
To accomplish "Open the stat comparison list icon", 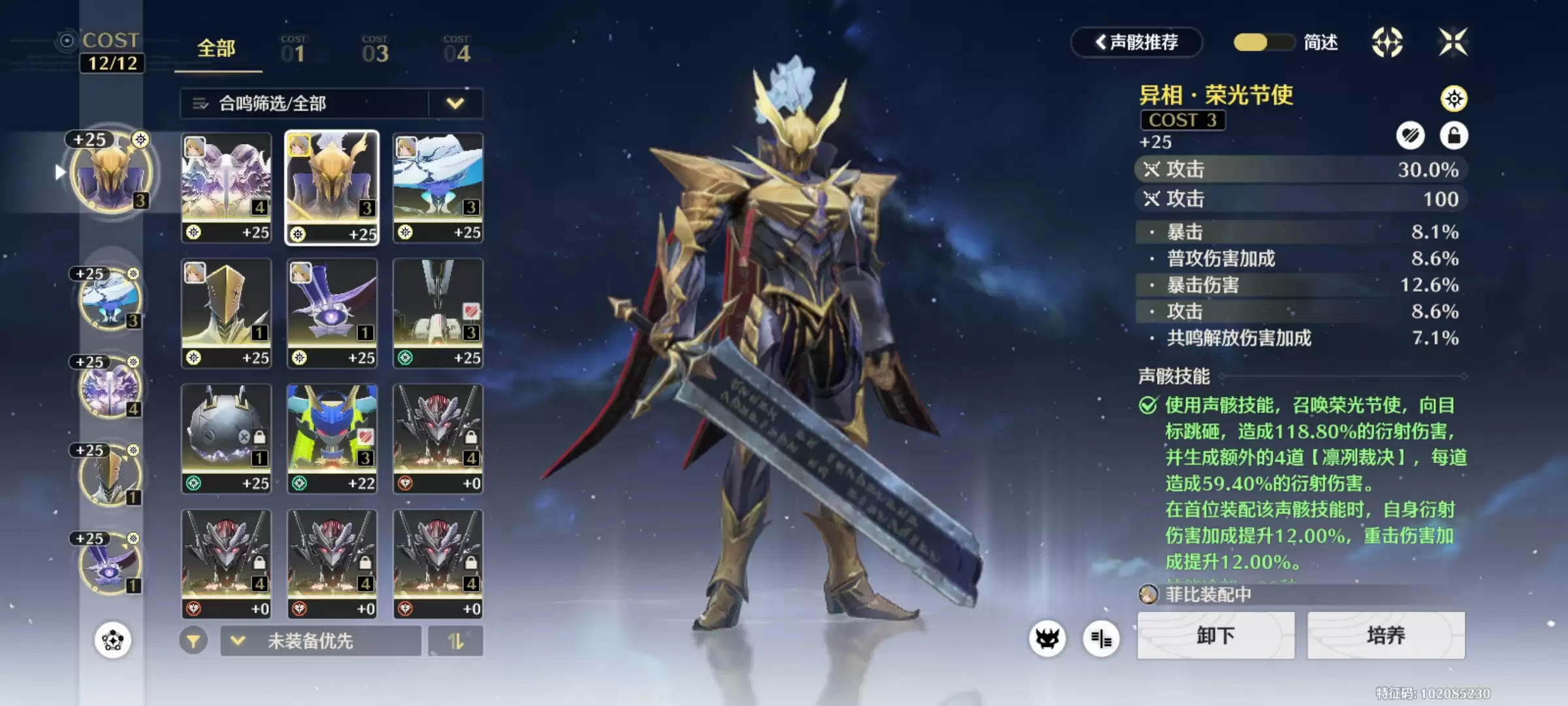I will click(x=1101, y=638).
